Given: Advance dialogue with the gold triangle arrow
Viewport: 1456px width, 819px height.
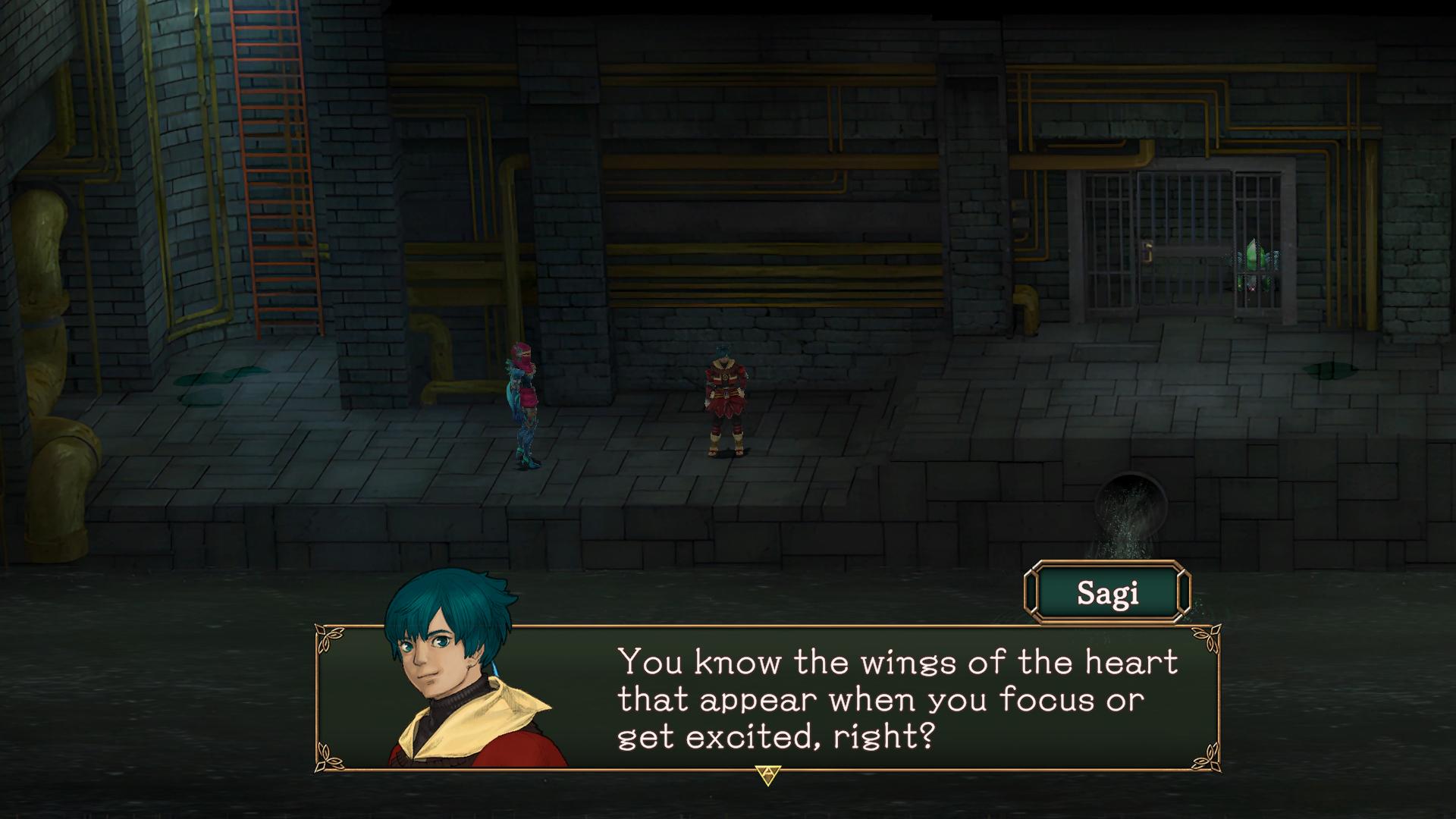Looking at the screenshot, I should click(x=767, y=775).
